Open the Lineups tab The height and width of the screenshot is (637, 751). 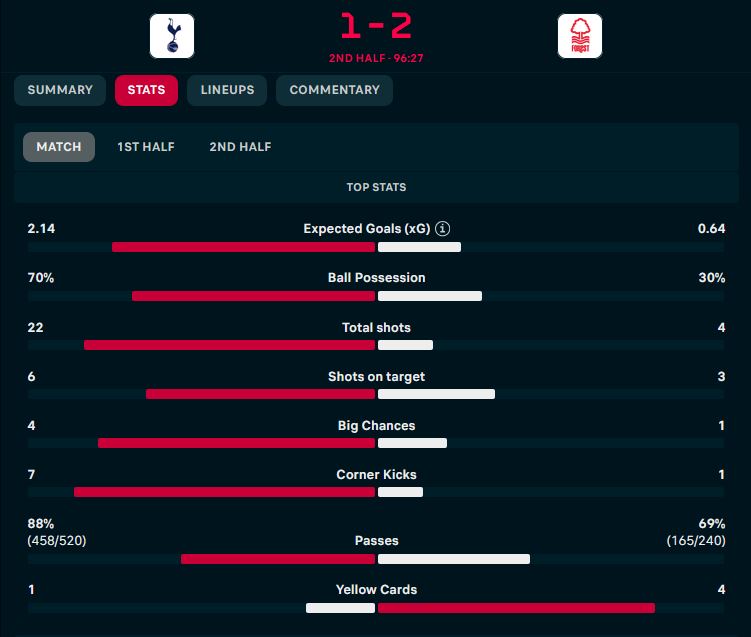click(x=227, y=90)
